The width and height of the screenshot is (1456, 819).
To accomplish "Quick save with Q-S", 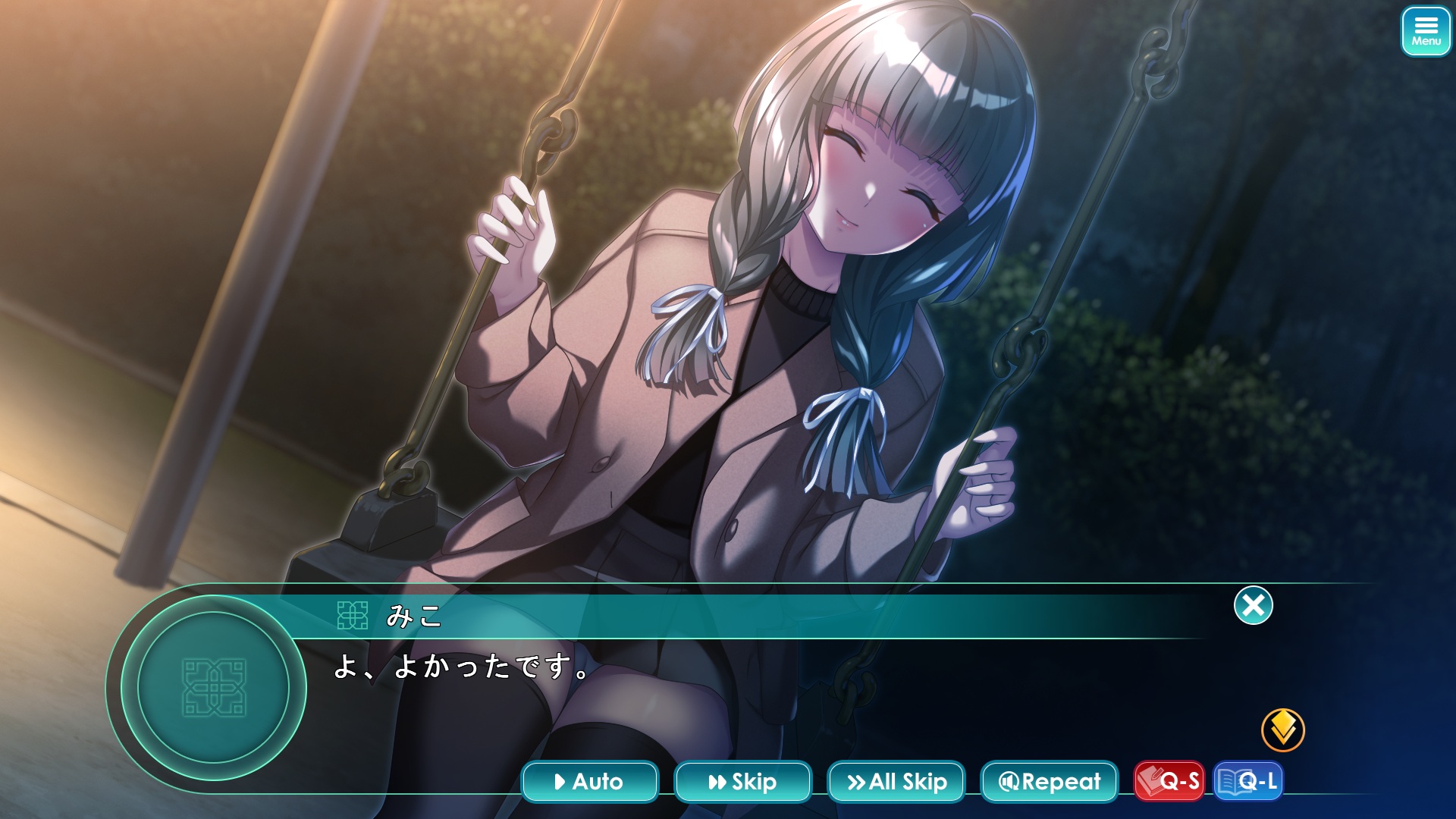I will point(1169,781).
